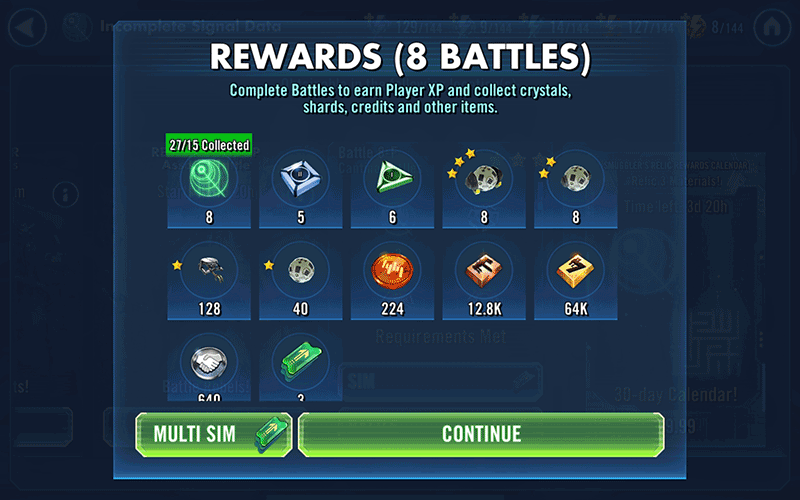Return home via the top-right home icon
The width and height of the screenshot is (800, 500).
tap(772, 26)
